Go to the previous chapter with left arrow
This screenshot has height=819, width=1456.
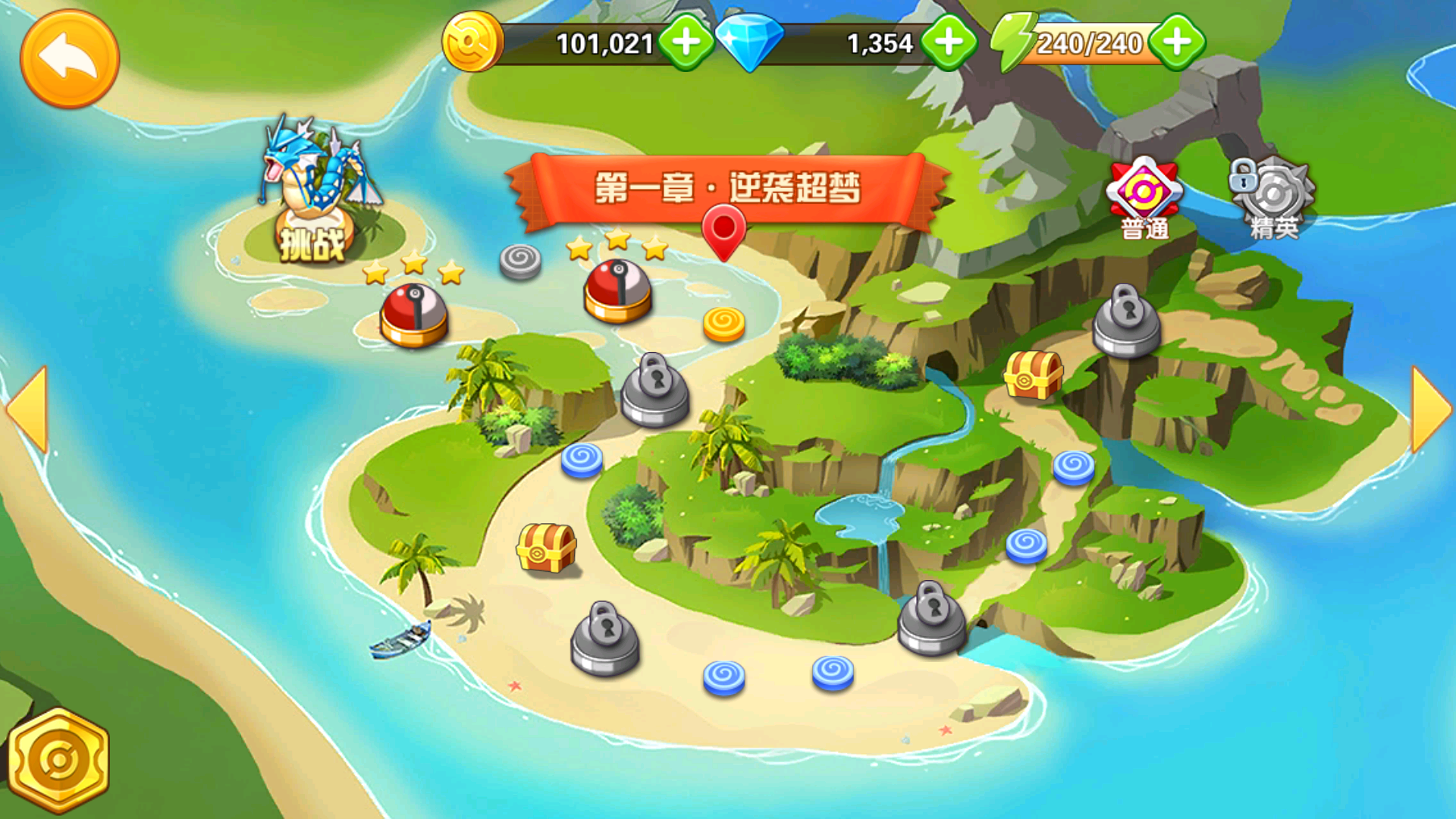click(29, 409)
